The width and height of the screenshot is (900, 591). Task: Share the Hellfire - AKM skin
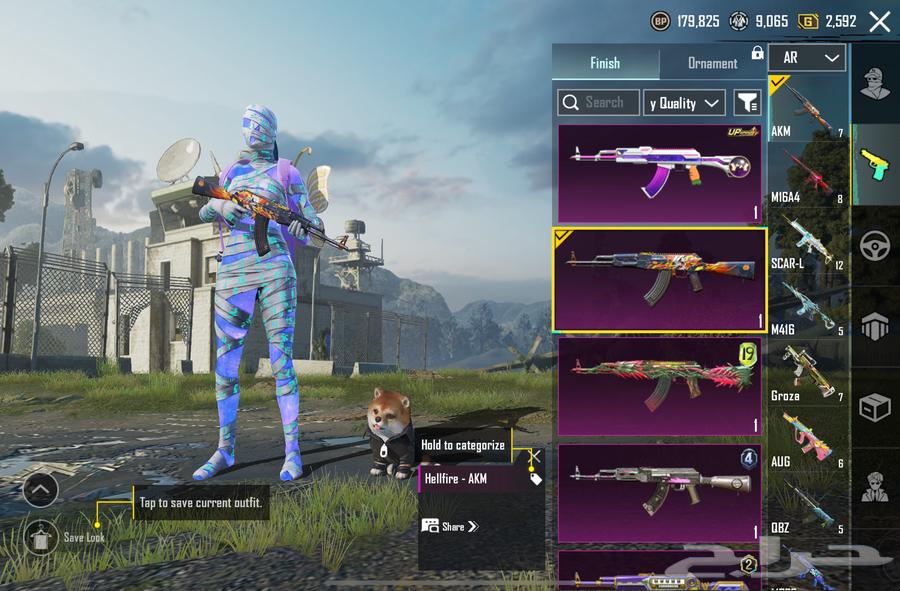click(x=451, y=526)
